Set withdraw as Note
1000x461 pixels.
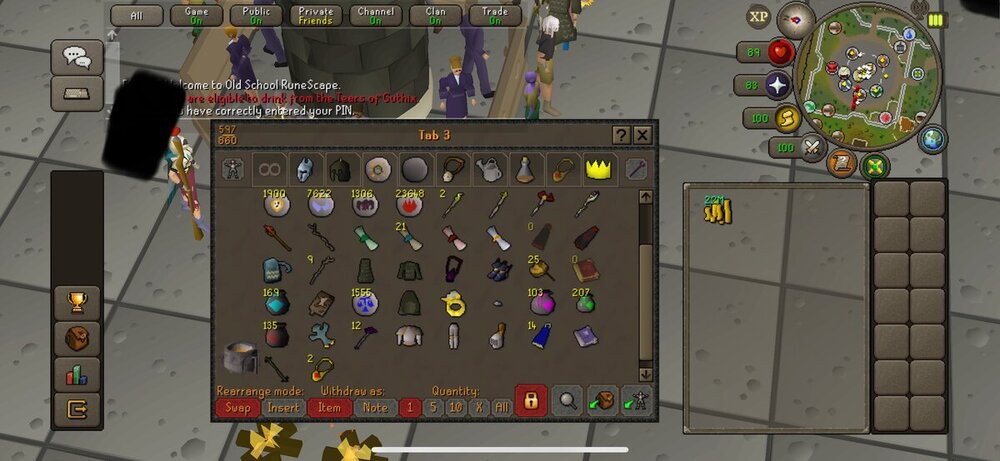[x=375, y=407]
